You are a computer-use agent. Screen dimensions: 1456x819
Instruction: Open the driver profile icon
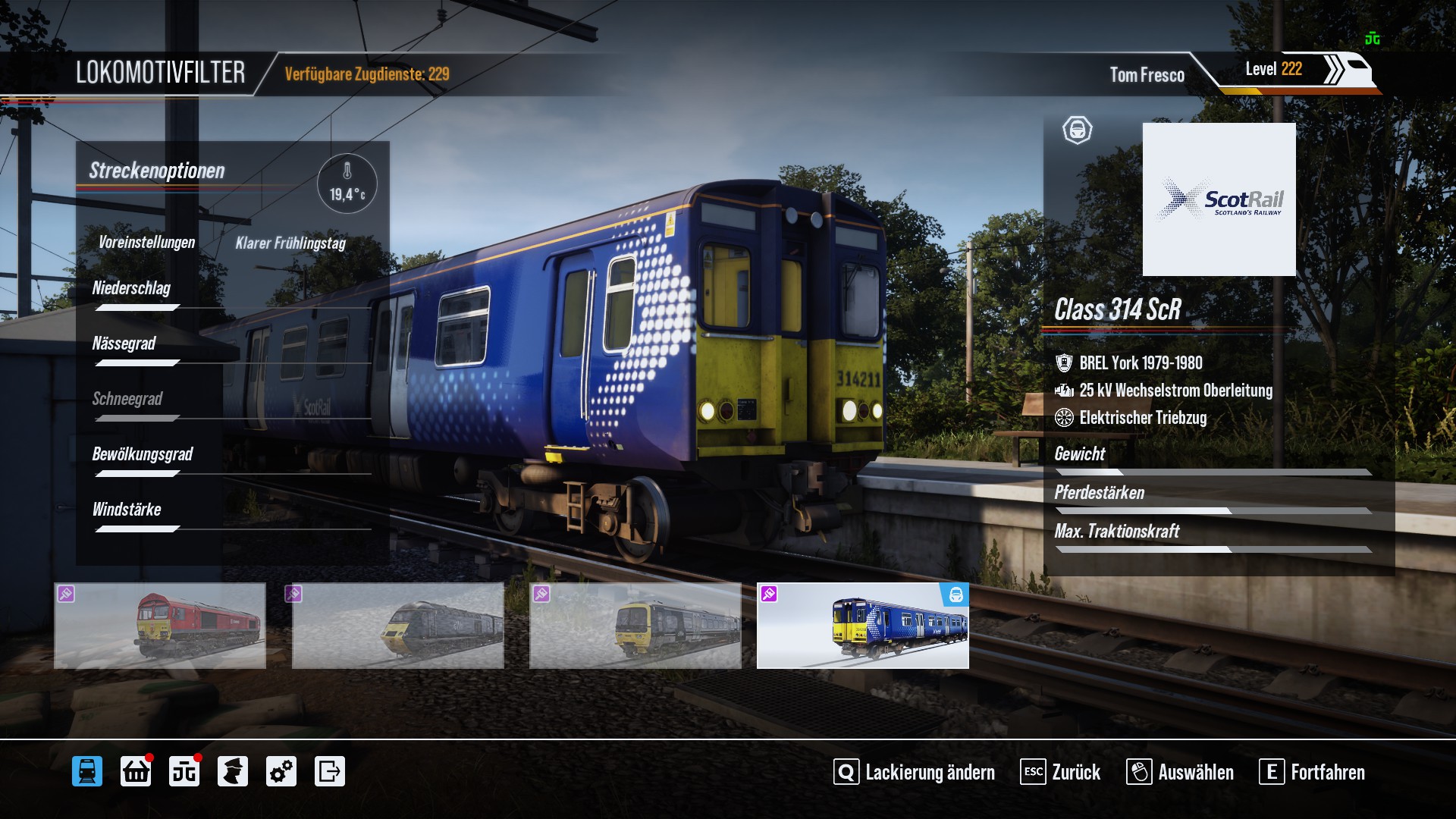[x=233, y=772]
